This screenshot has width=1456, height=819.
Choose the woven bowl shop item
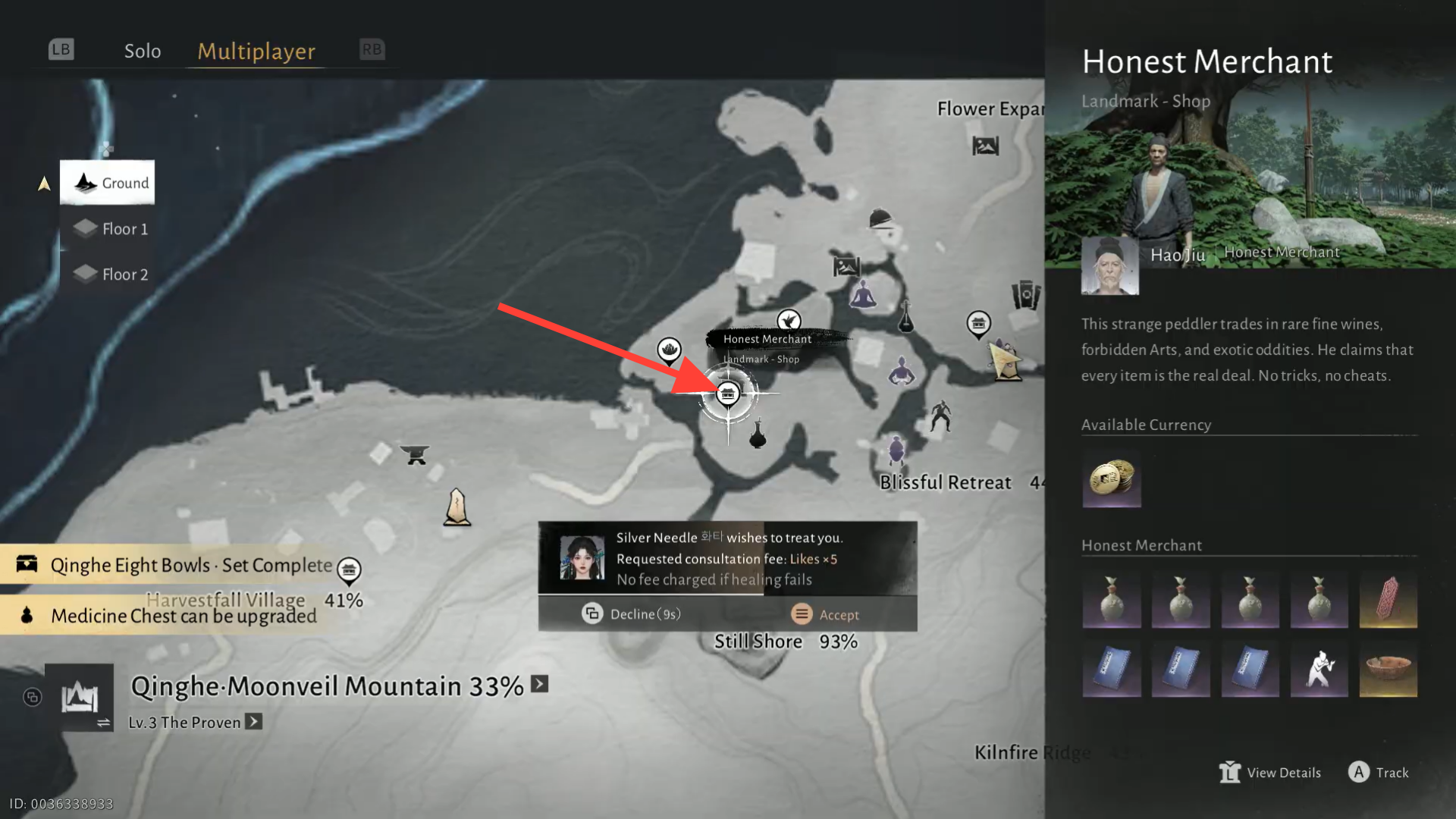[1388, 668]
